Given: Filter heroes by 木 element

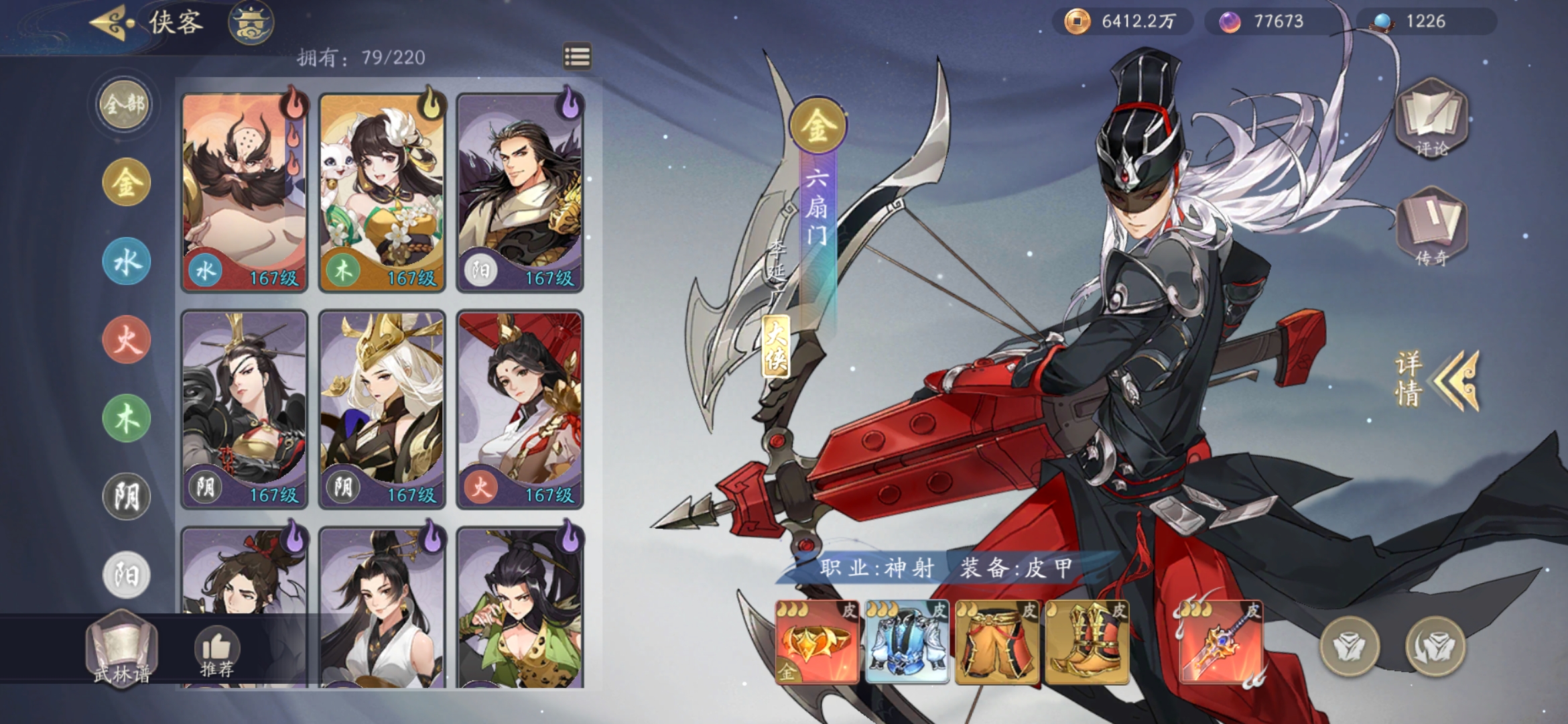Looking at the screenshot, I should point(126,418).
